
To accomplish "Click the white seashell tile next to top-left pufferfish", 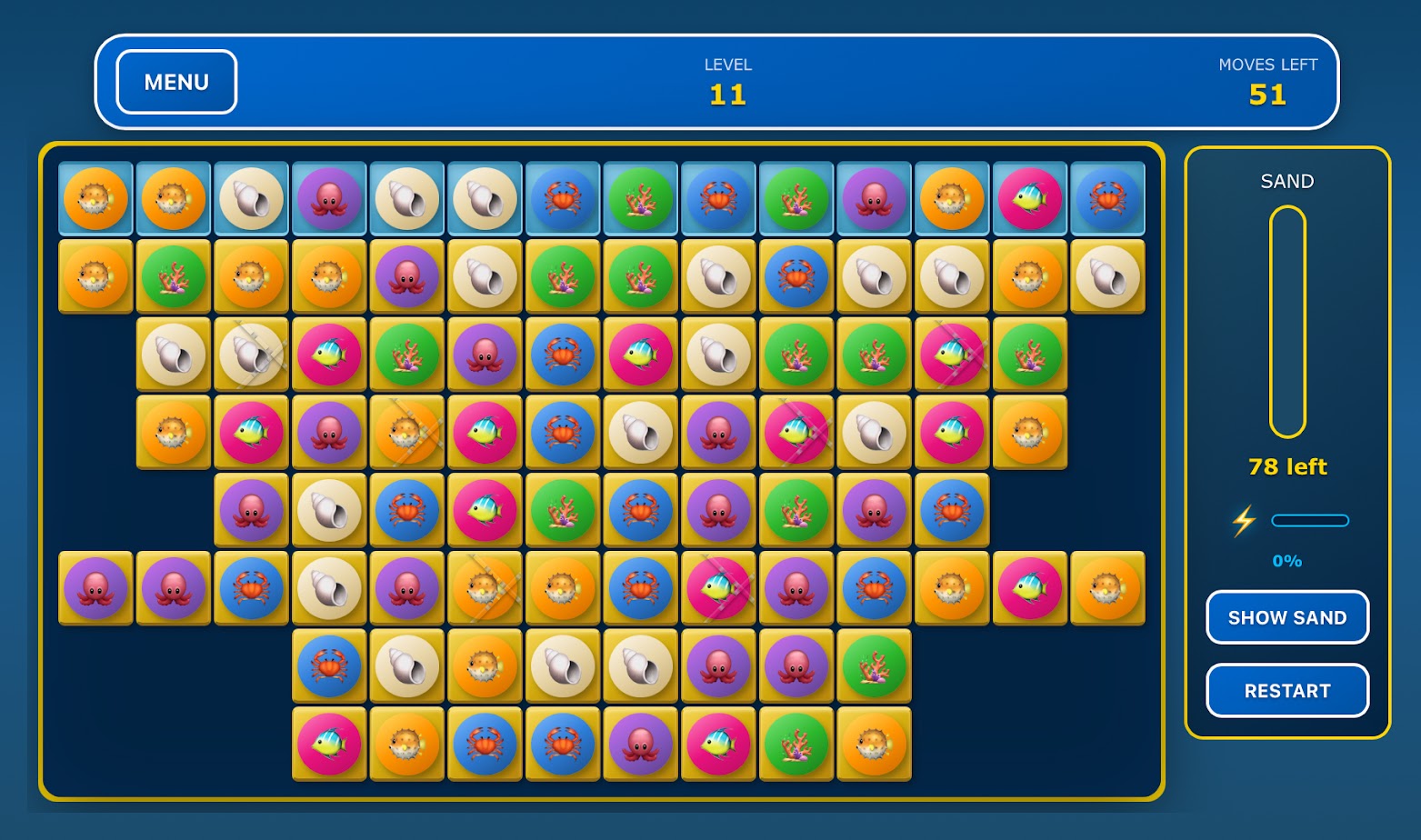I will 251,199.
